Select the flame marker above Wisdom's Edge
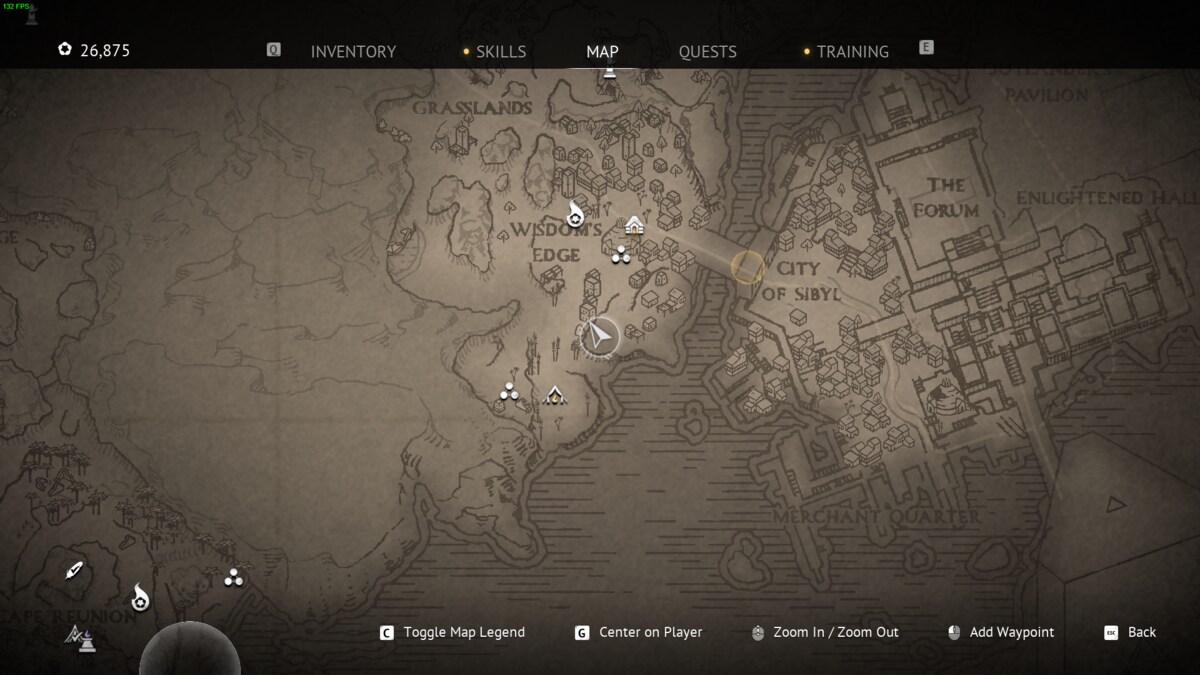 tap(575, 213)
